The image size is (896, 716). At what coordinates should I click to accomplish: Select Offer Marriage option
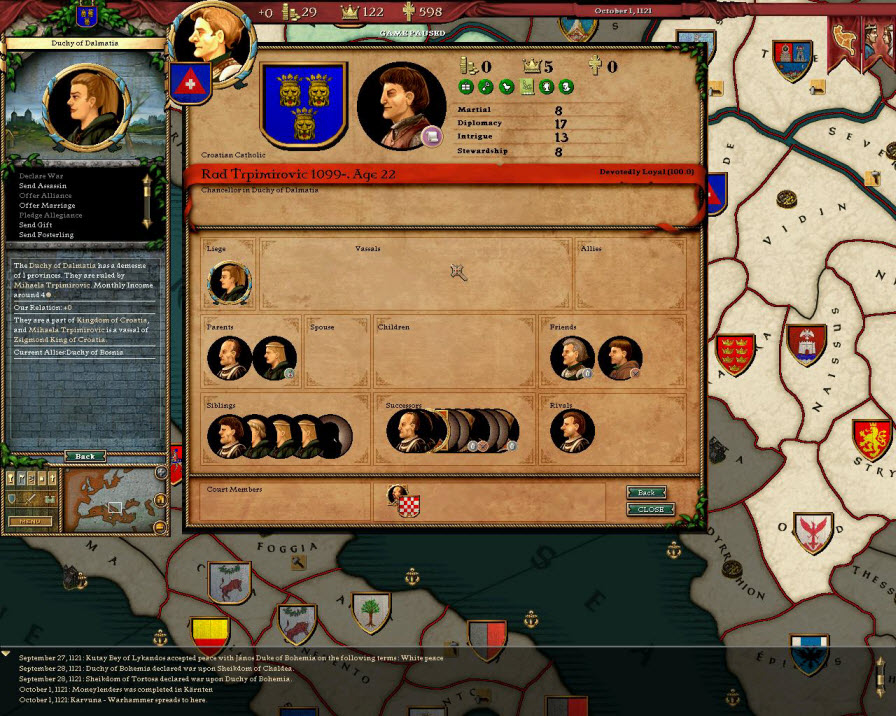pos(48,205)
